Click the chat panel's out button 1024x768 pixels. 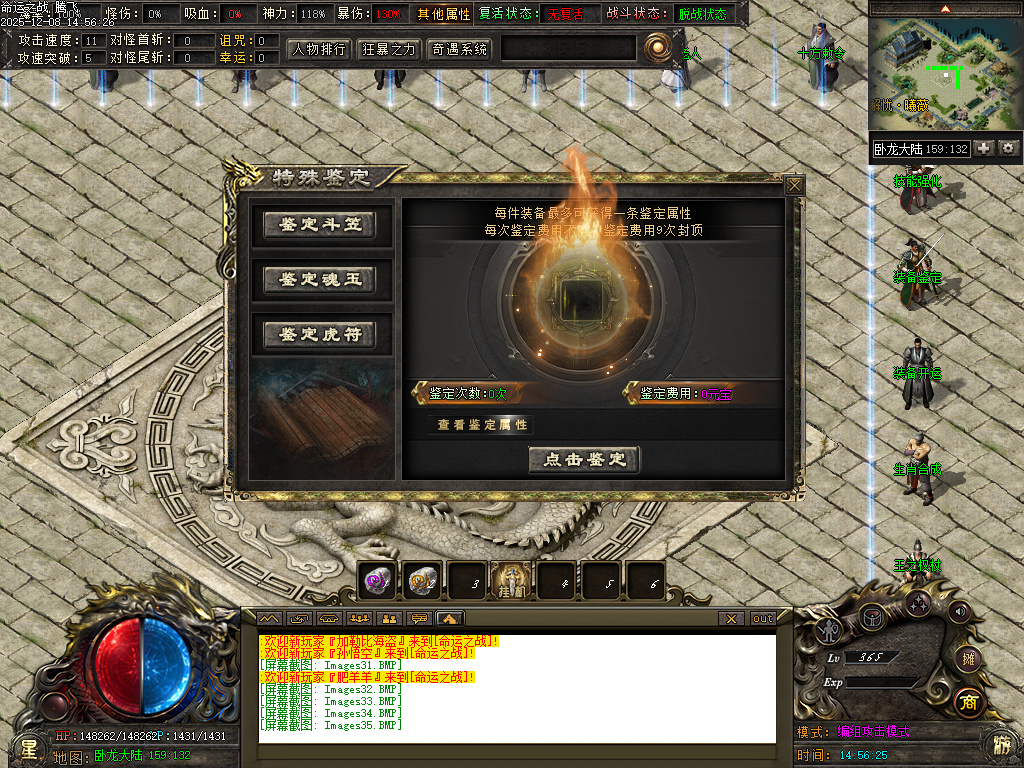coord(763,619)
